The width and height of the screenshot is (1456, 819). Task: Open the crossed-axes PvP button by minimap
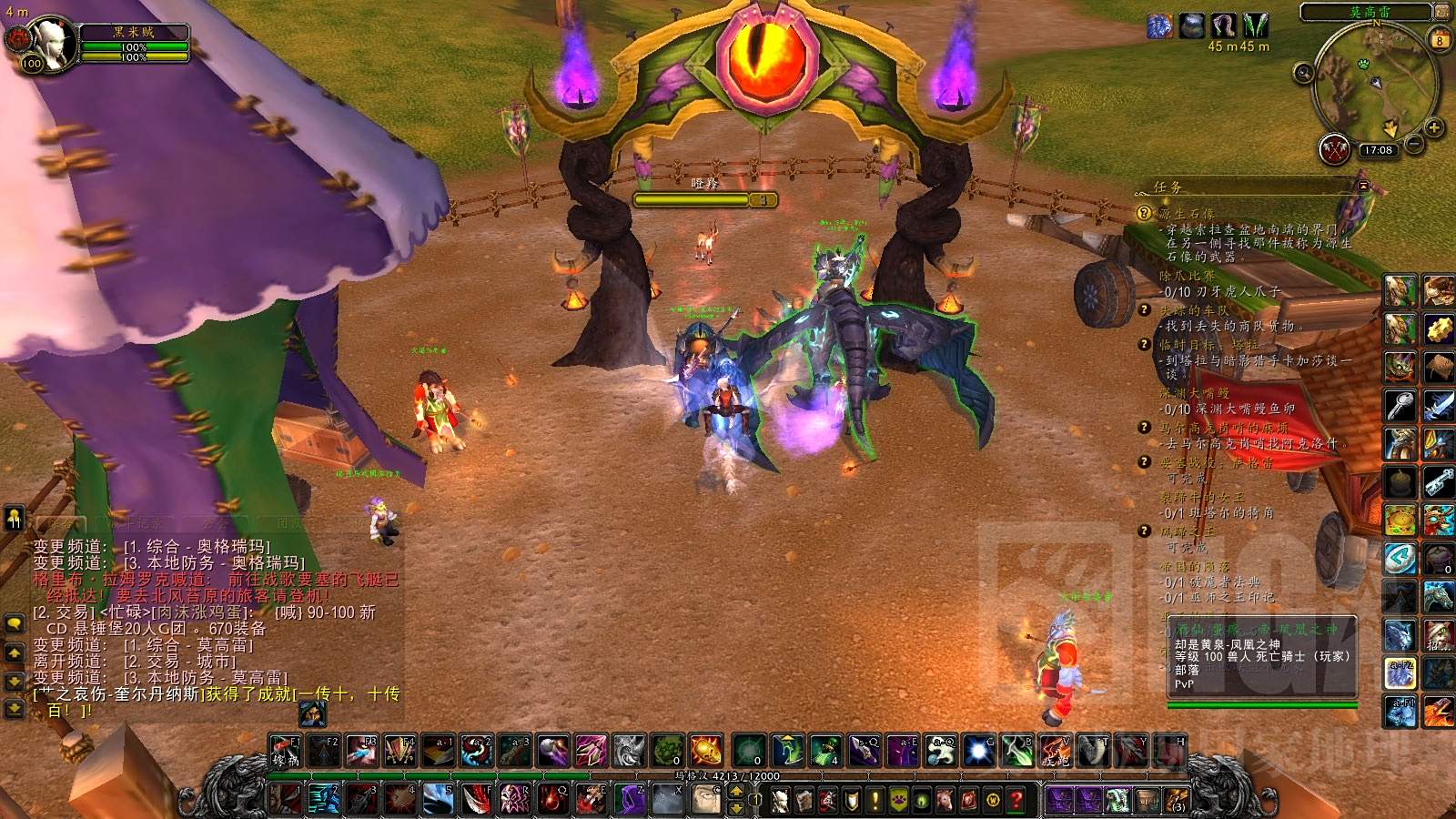click(x=1334, y=150)
